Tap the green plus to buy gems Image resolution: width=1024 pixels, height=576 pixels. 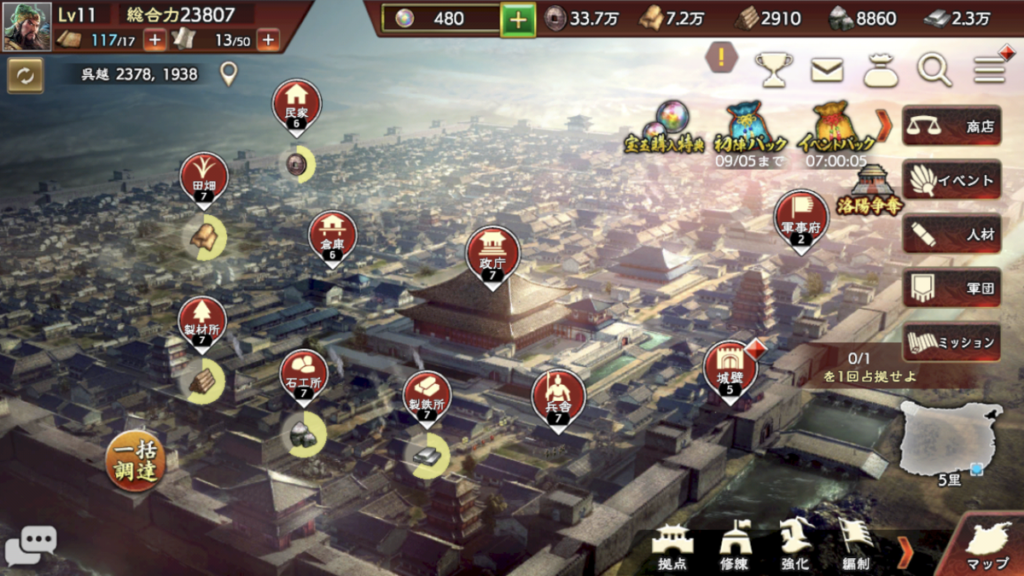point(518,19)
